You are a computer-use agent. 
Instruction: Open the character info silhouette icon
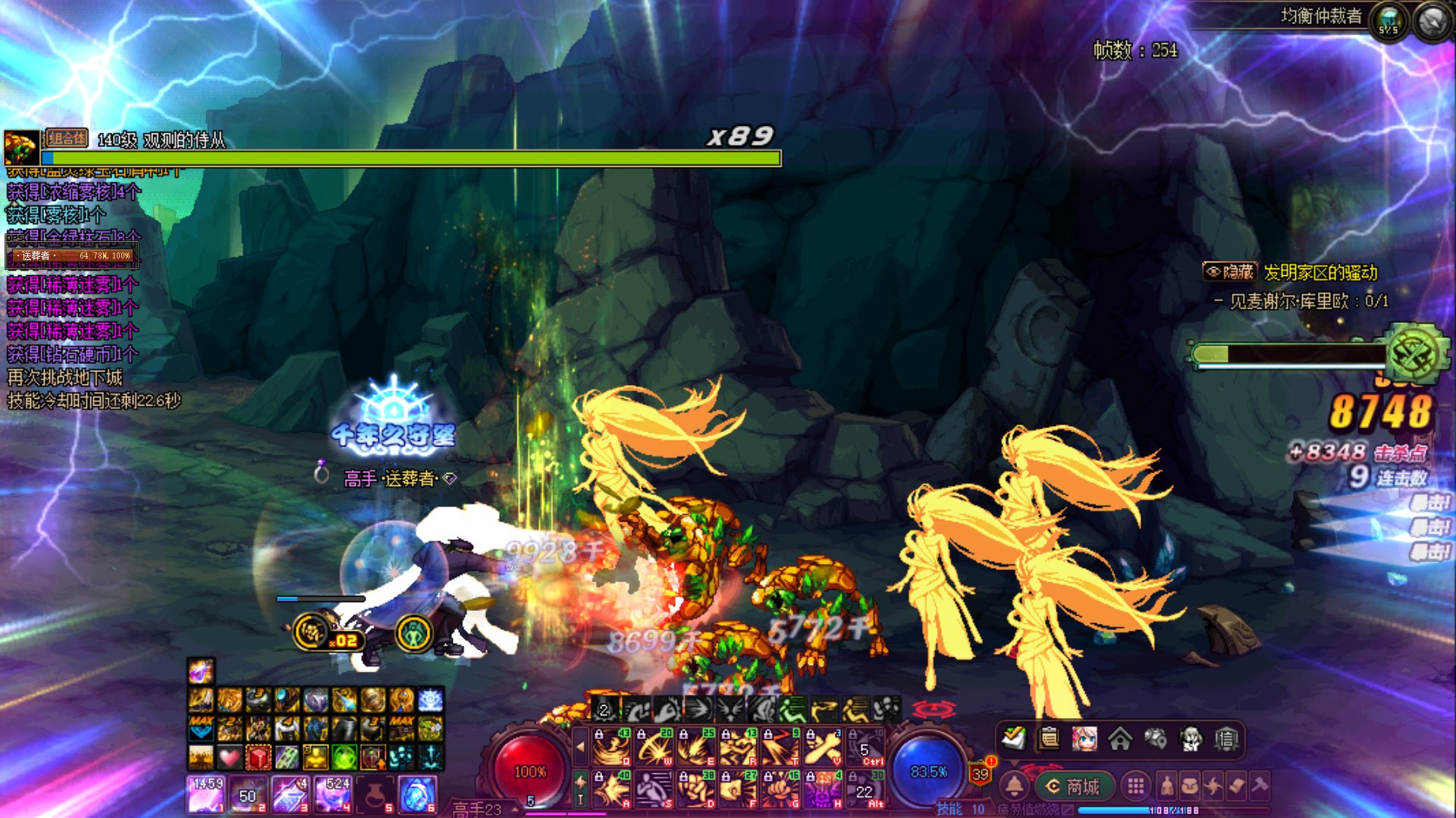pyautogui.click(x=1167, y=786)
